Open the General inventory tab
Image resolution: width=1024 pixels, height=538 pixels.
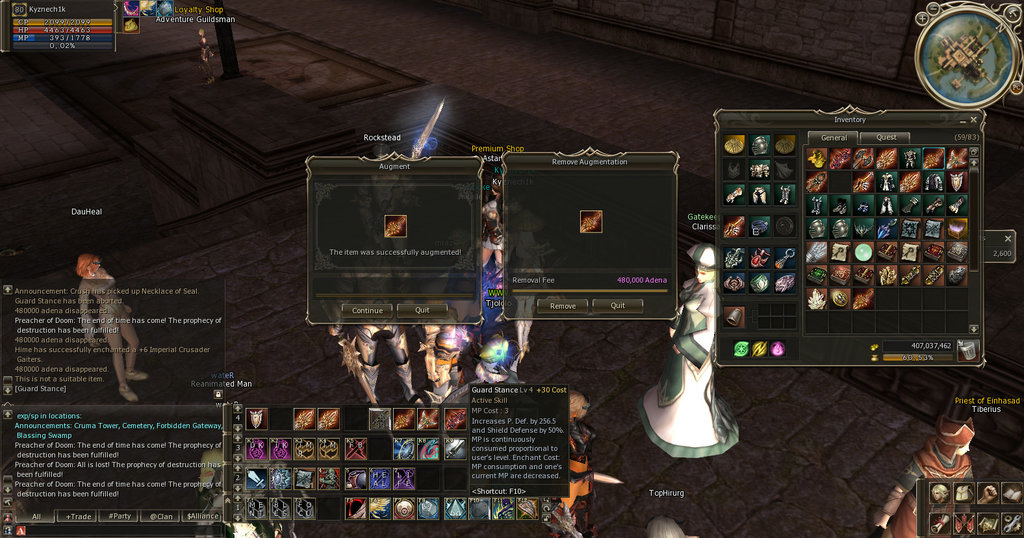pyautogui.click(x=834, y=137)
